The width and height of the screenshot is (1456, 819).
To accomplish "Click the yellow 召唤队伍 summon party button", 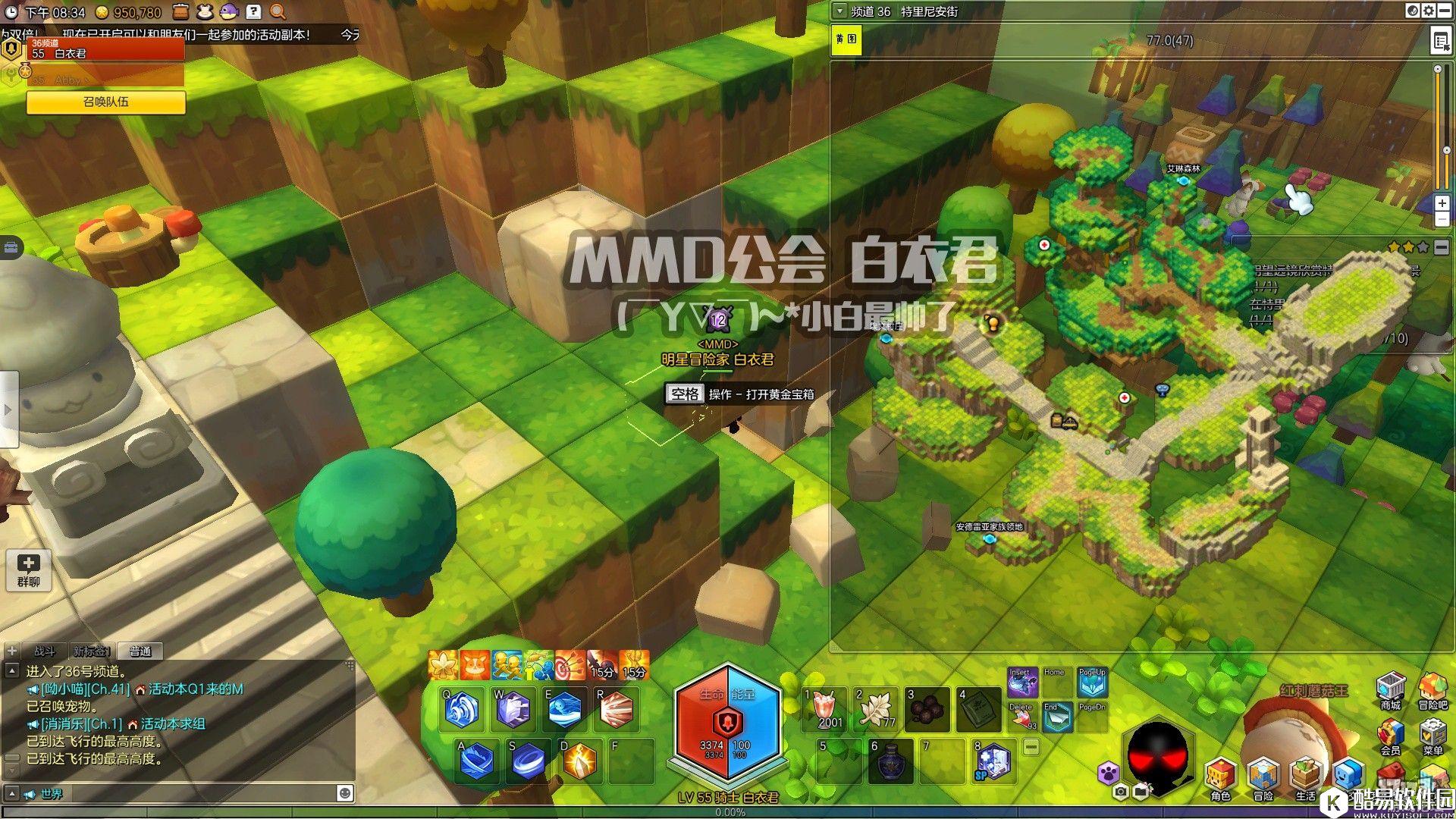I will 106,102.
